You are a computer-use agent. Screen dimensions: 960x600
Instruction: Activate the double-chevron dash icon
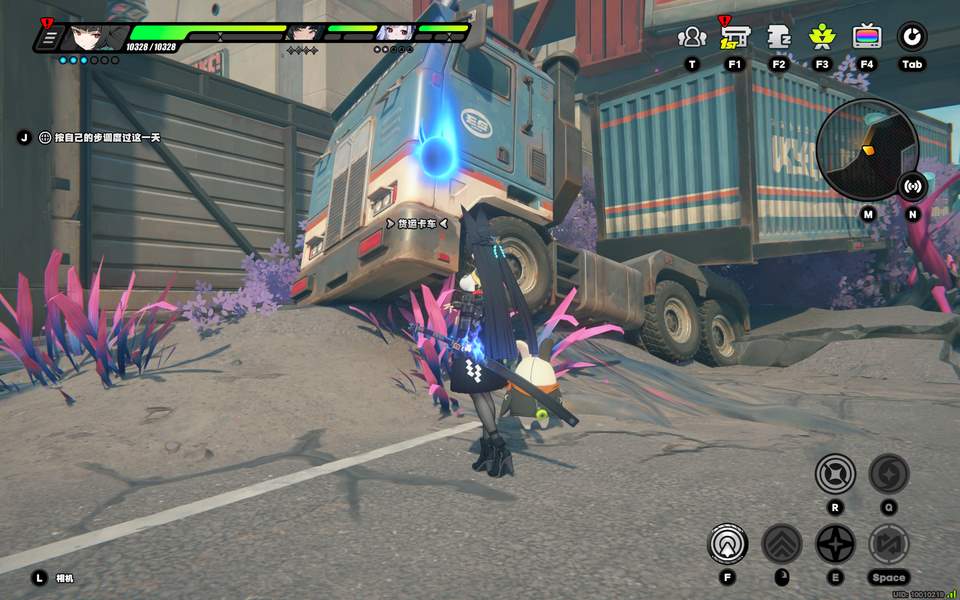coord(782,544)
